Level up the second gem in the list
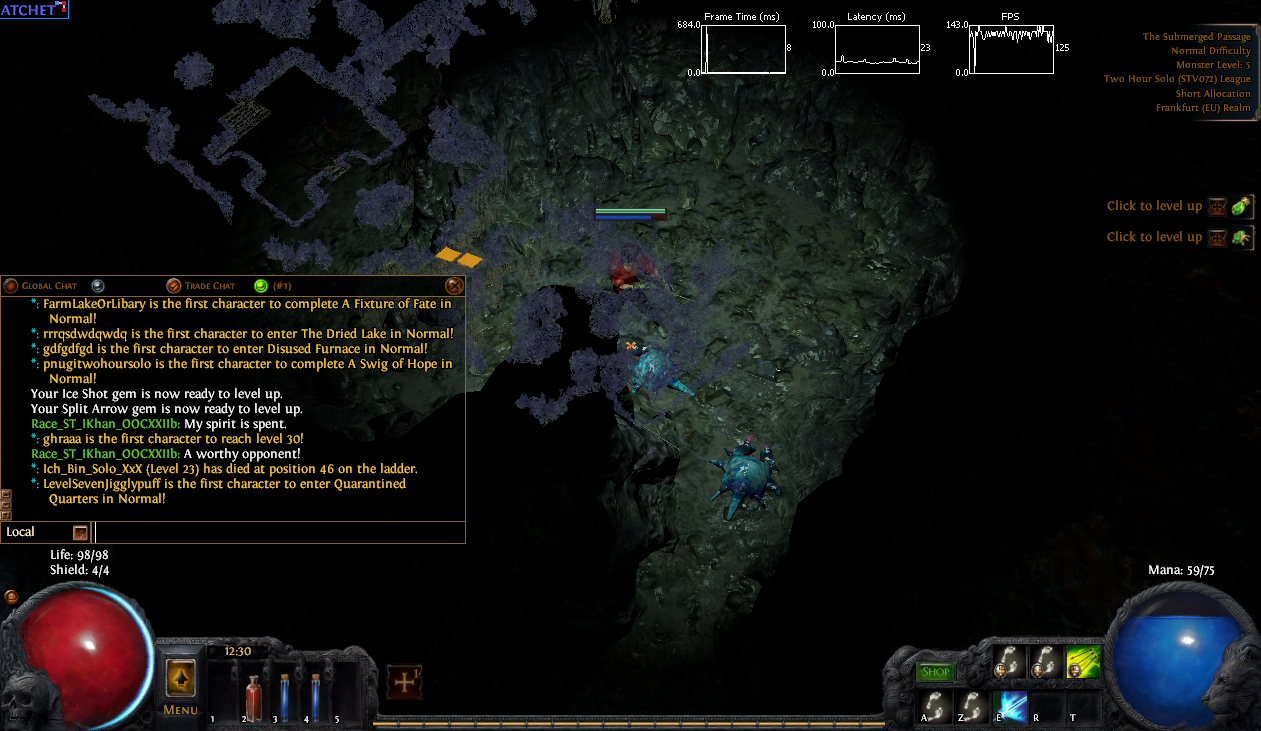This screenshot has height=731, width=1261. point(1242,237)
